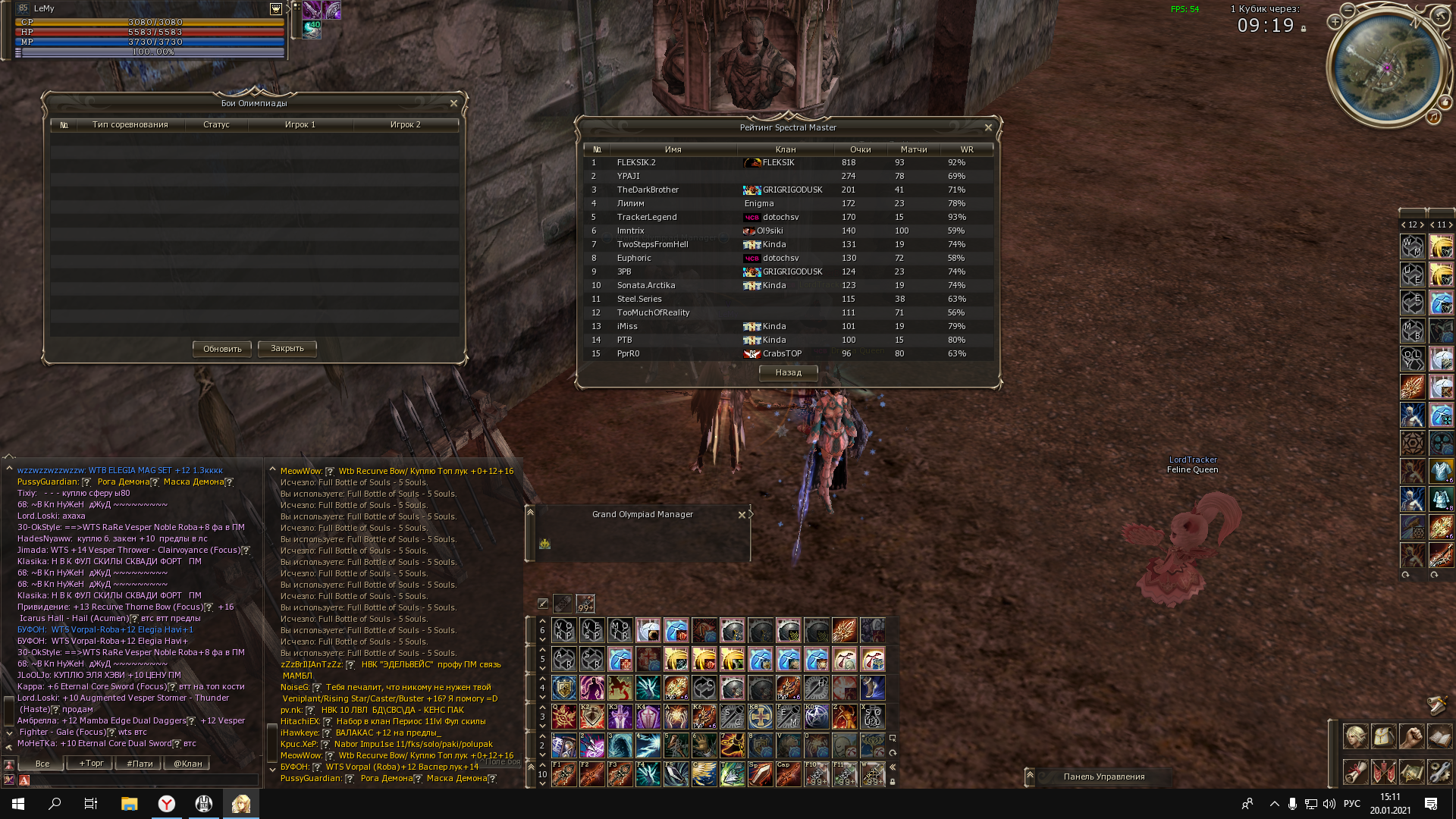Image resolution: width=1456 pixels, height=819 pixels.
Task: Open the Панель Управления panel
Action: point(1103,777)
